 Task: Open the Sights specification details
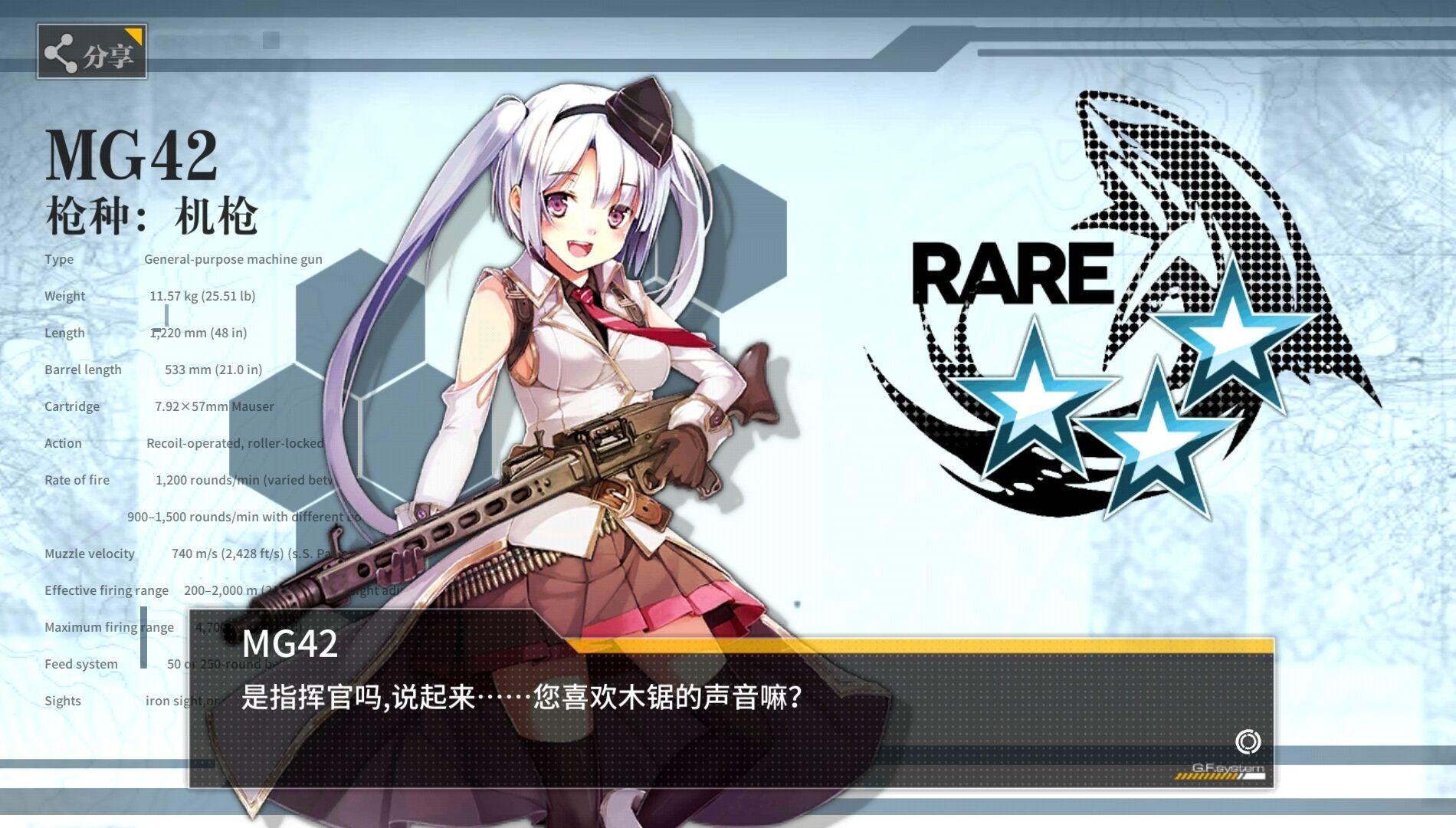[64, 701]
